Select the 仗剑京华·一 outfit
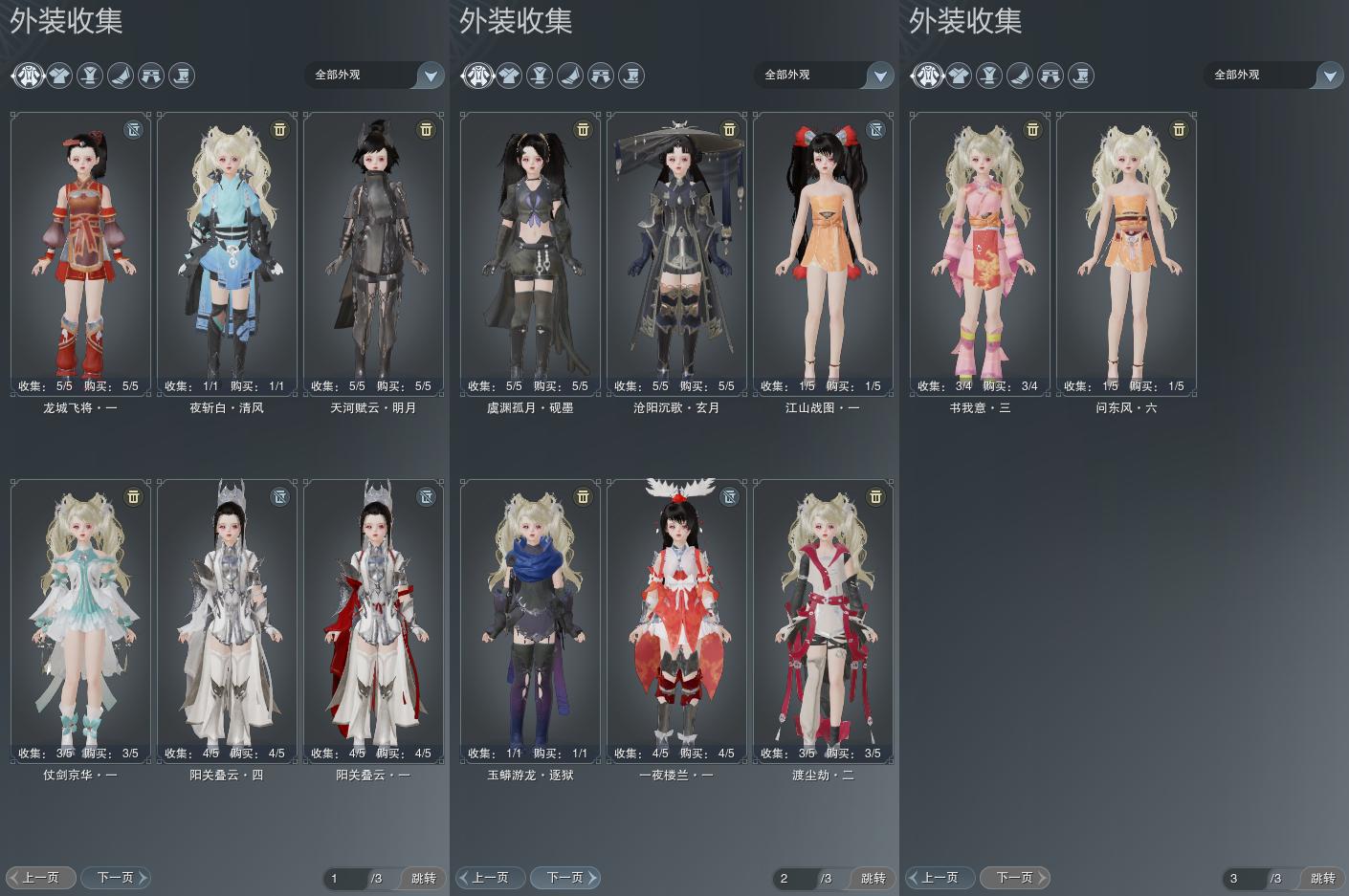Image resolution: width=1349 pixels, height=896 pixels. pyautogui.click(x=80, y=621)
